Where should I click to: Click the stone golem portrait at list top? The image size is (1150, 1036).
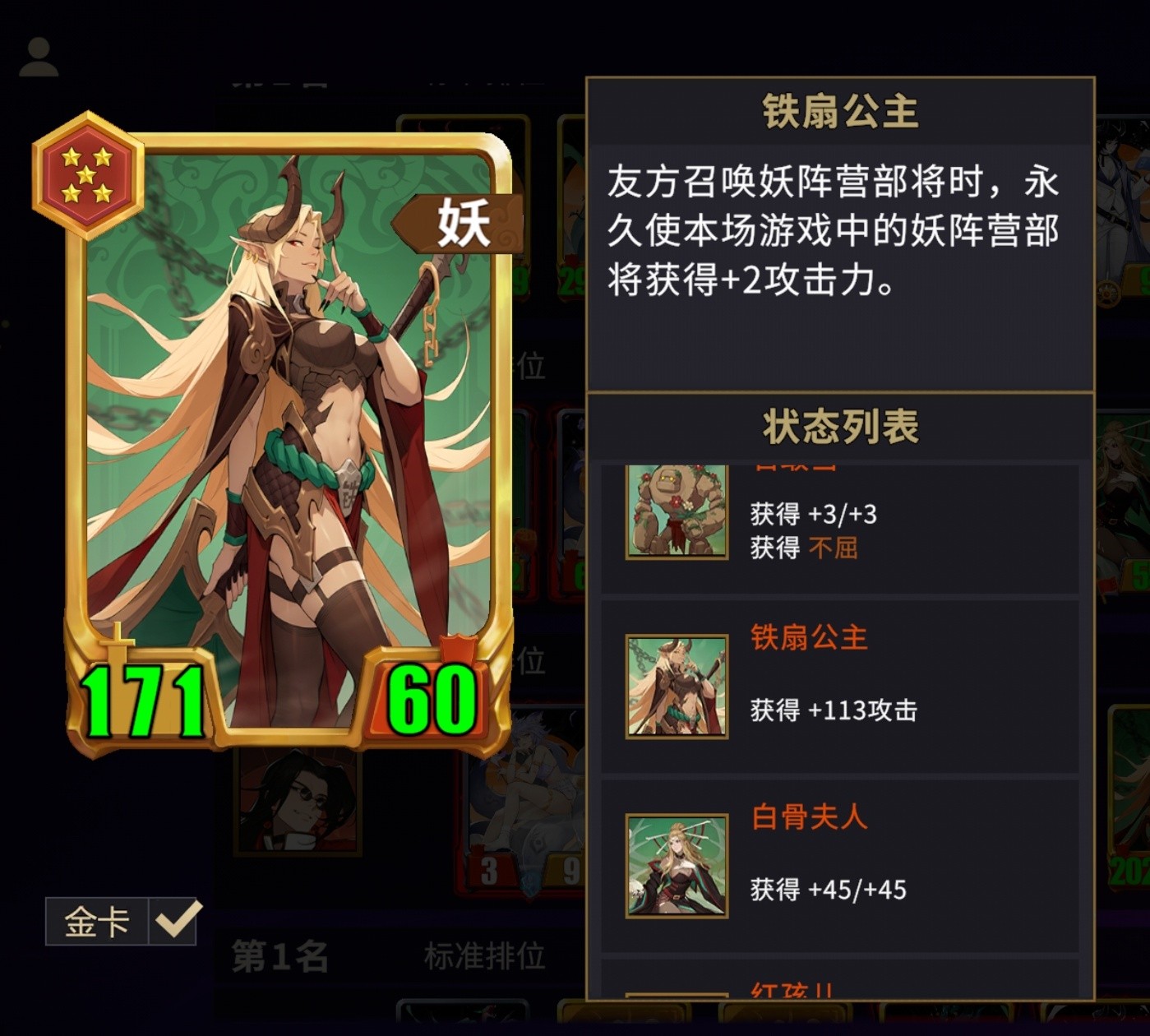click(x=677, y=510)
